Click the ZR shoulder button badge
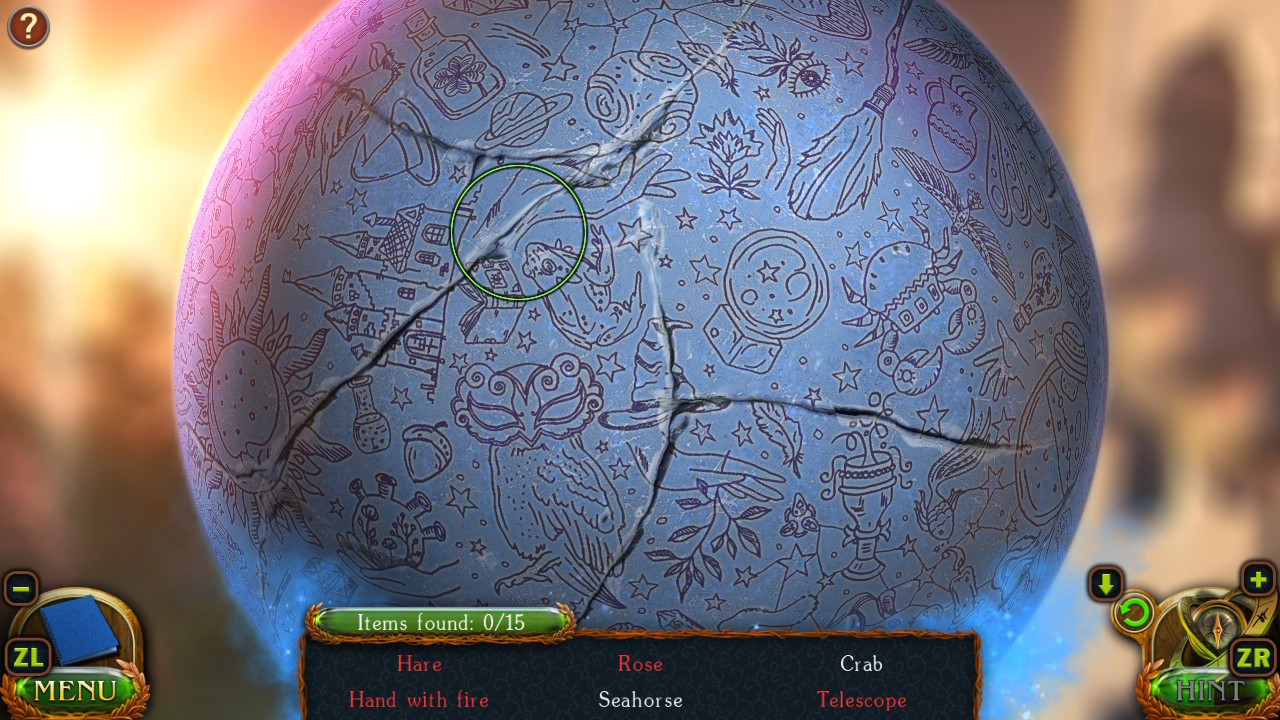 point(1251,657)
